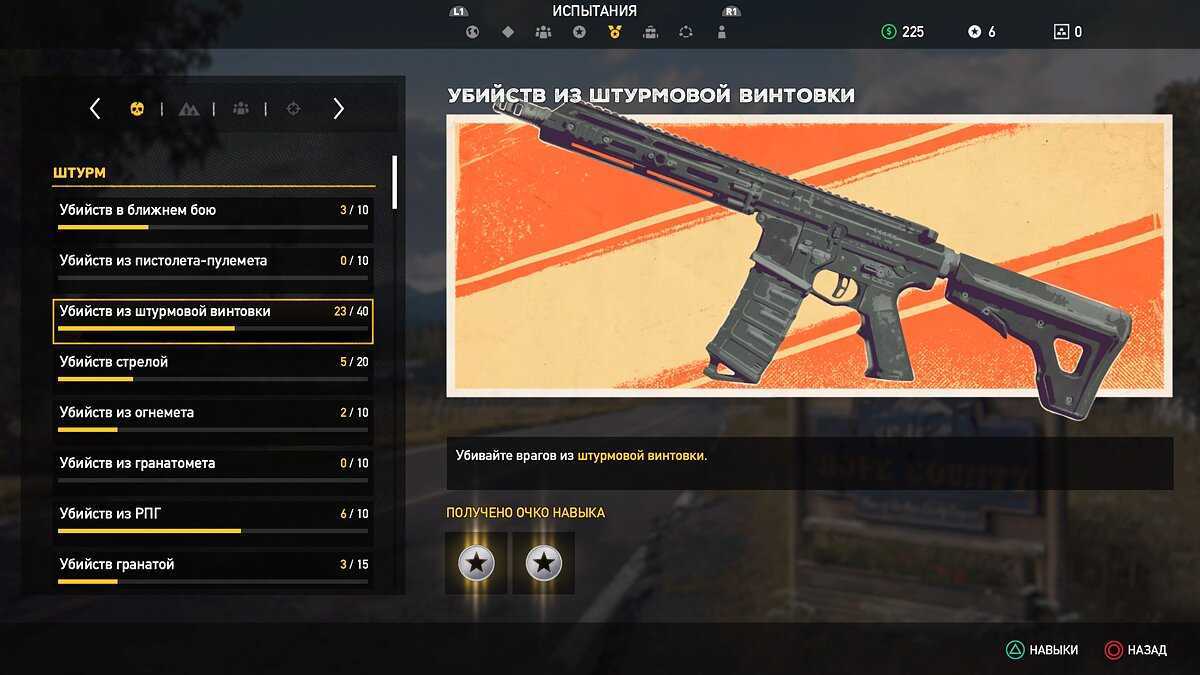Screen dimensions: 1200x675
Task: Go to previous challenge category with left arrow
Action: click(x=95, y=109)
